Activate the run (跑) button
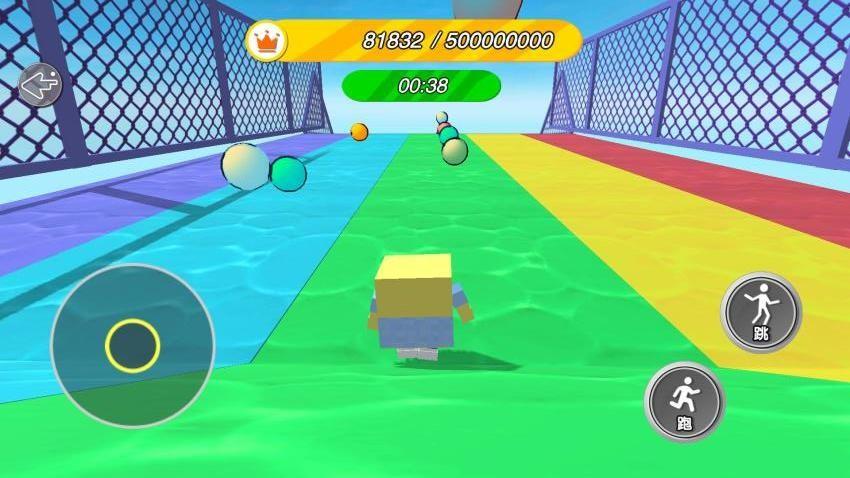Viewport: 850px width, 478px height. click(685, 402)
